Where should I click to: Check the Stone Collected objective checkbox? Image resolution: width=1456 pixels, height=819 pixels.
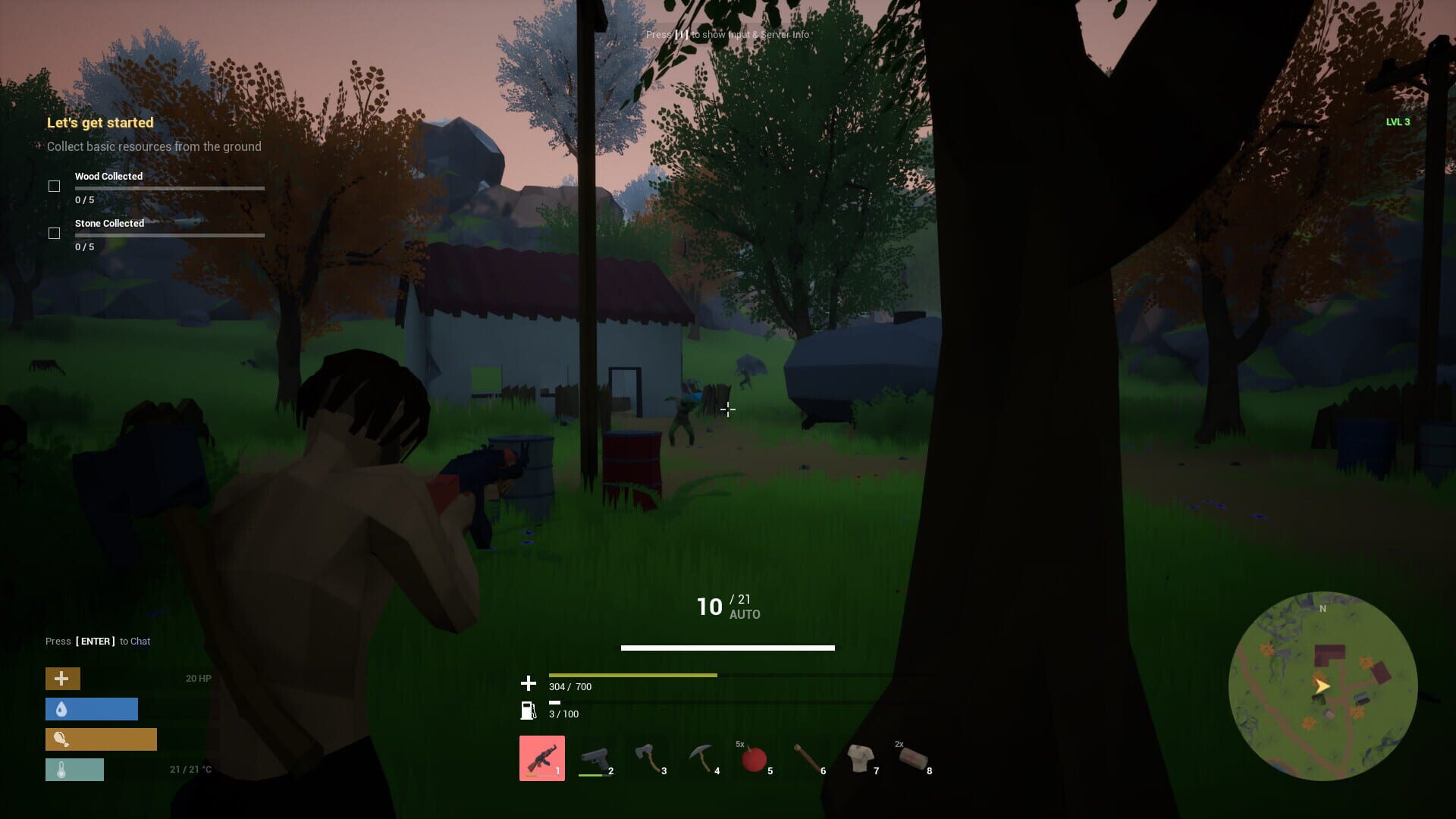click(55, 233)
